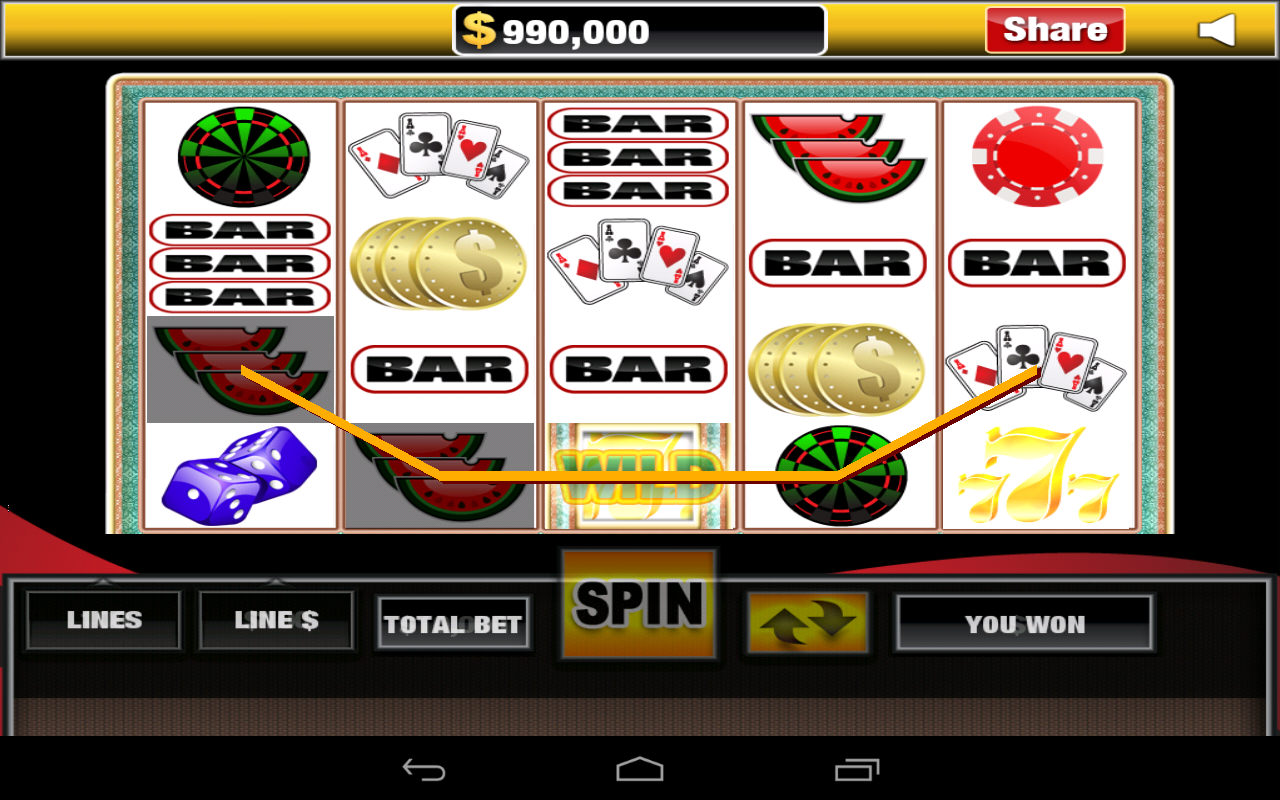
Task: Go to the Android home screen
Action: (640, 769)
